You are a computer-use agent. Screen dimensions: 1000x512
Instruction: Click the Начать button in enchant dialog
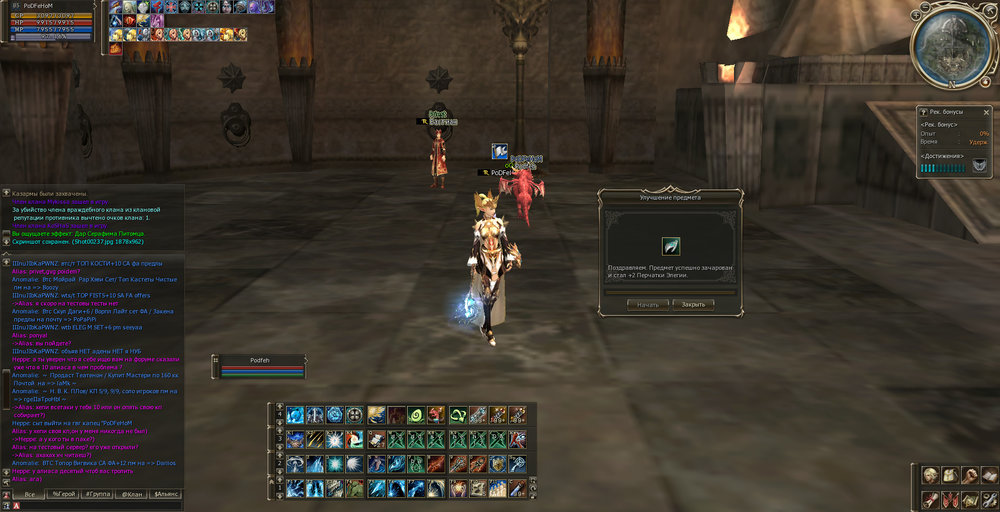[648, 304]
